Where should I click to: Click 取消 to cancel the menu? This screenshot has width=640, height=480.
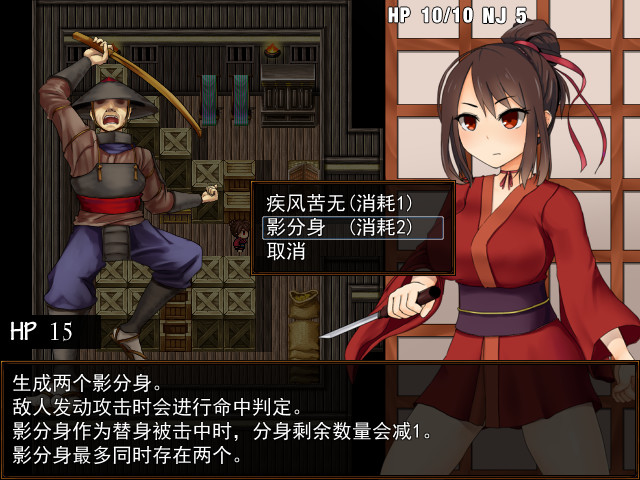pos(286,252)
